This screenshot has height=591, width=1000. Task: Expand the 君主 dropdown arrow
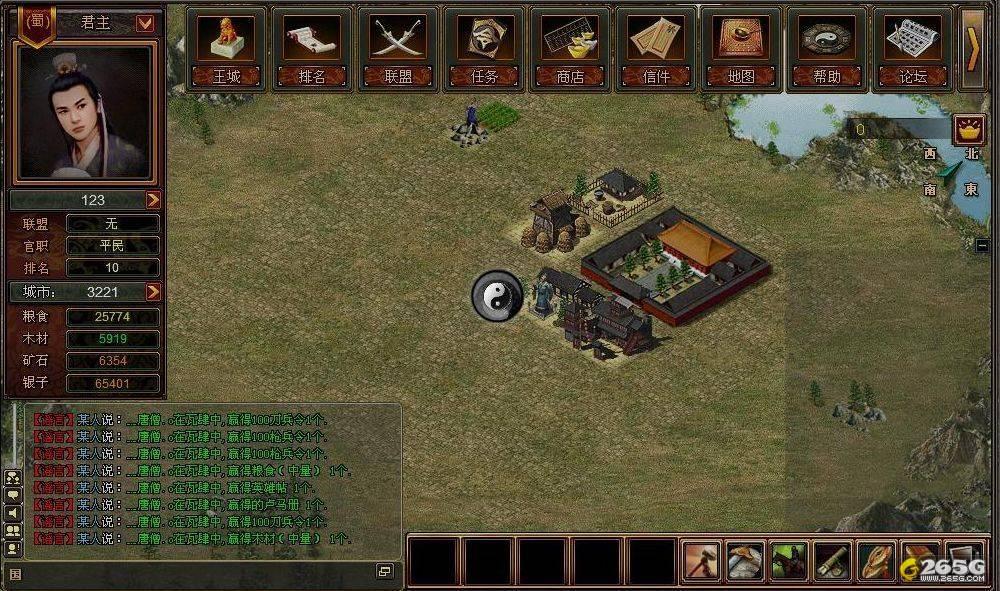click(145, 23)
